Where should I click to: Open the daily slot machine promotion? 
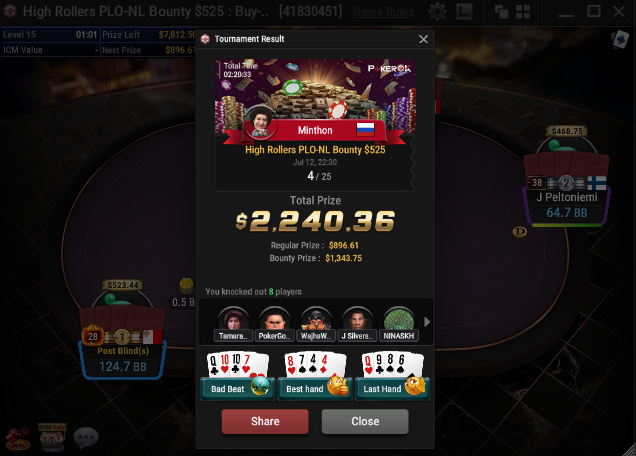49,437
